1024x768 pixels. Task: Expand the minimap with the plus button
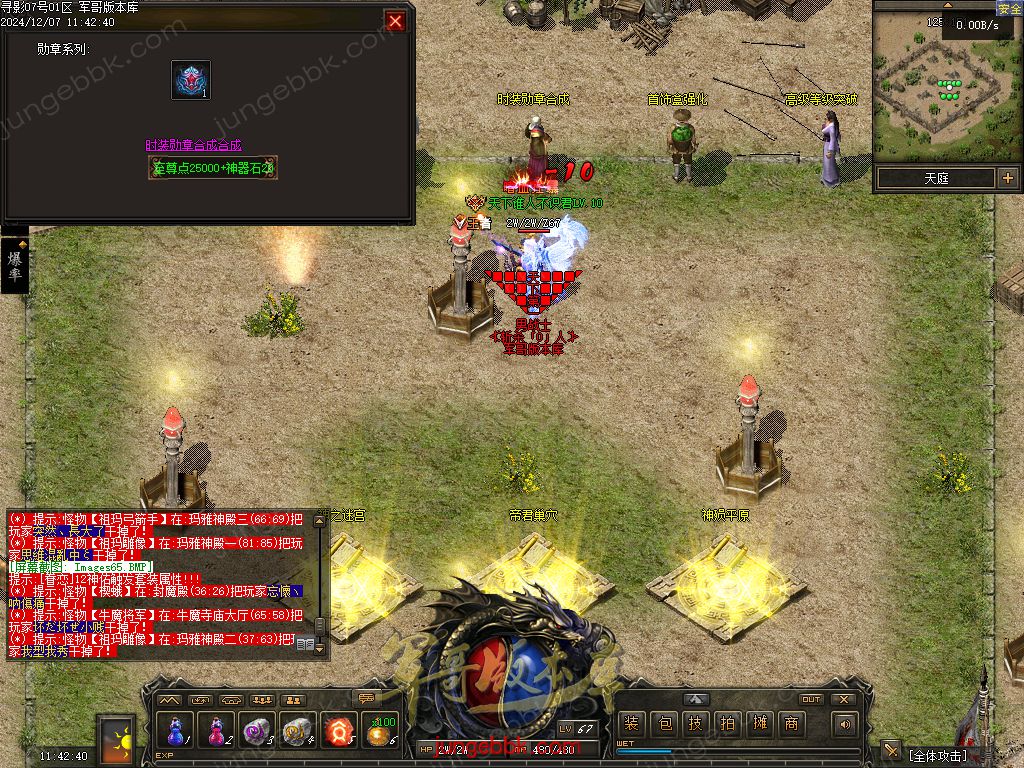click(x=1006, y=179)
